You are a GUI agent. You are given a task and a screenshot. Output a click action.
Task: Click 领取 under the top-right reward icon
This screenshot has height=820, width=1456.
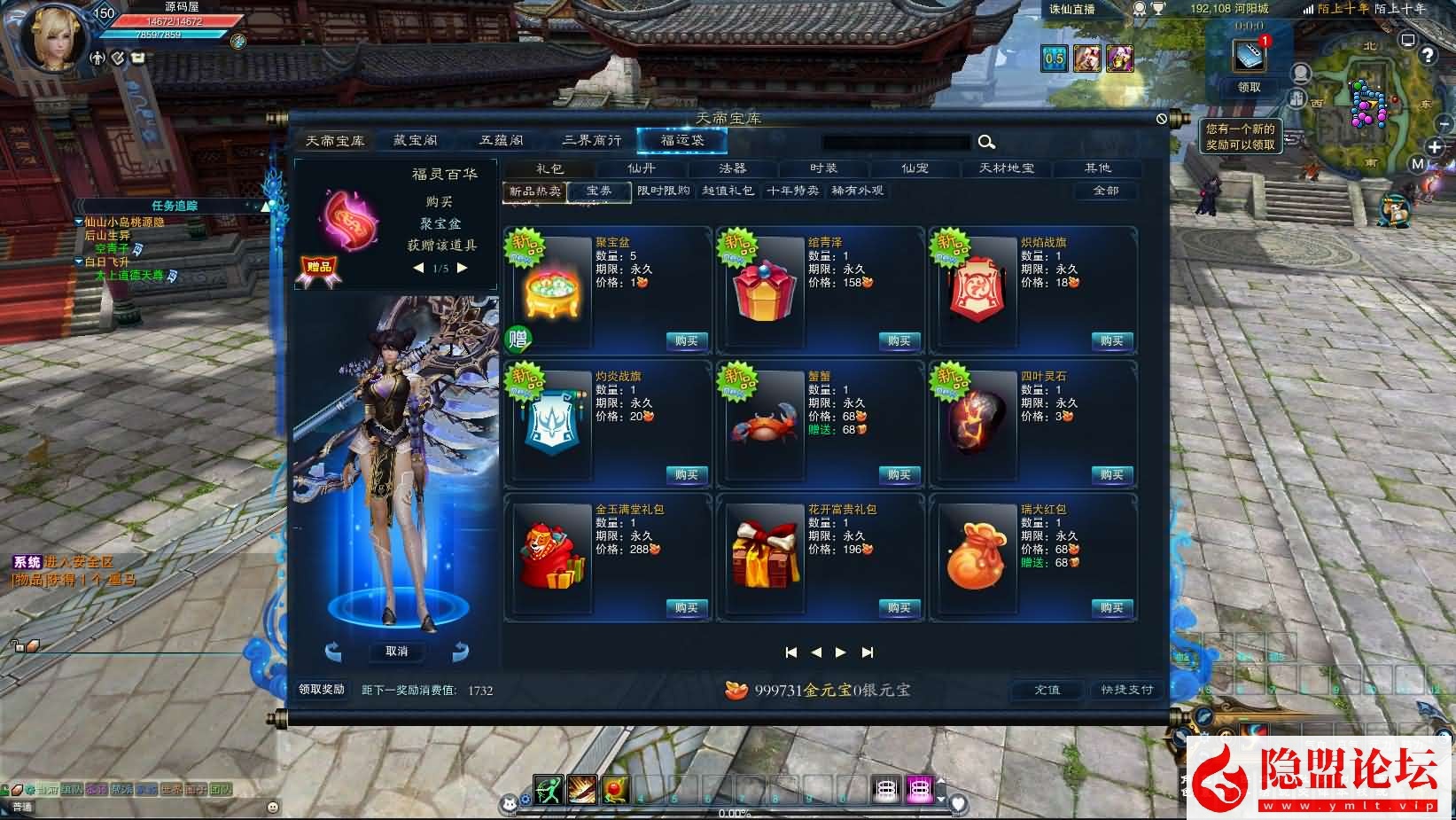pyautogui.click(x=1249, y=88)
